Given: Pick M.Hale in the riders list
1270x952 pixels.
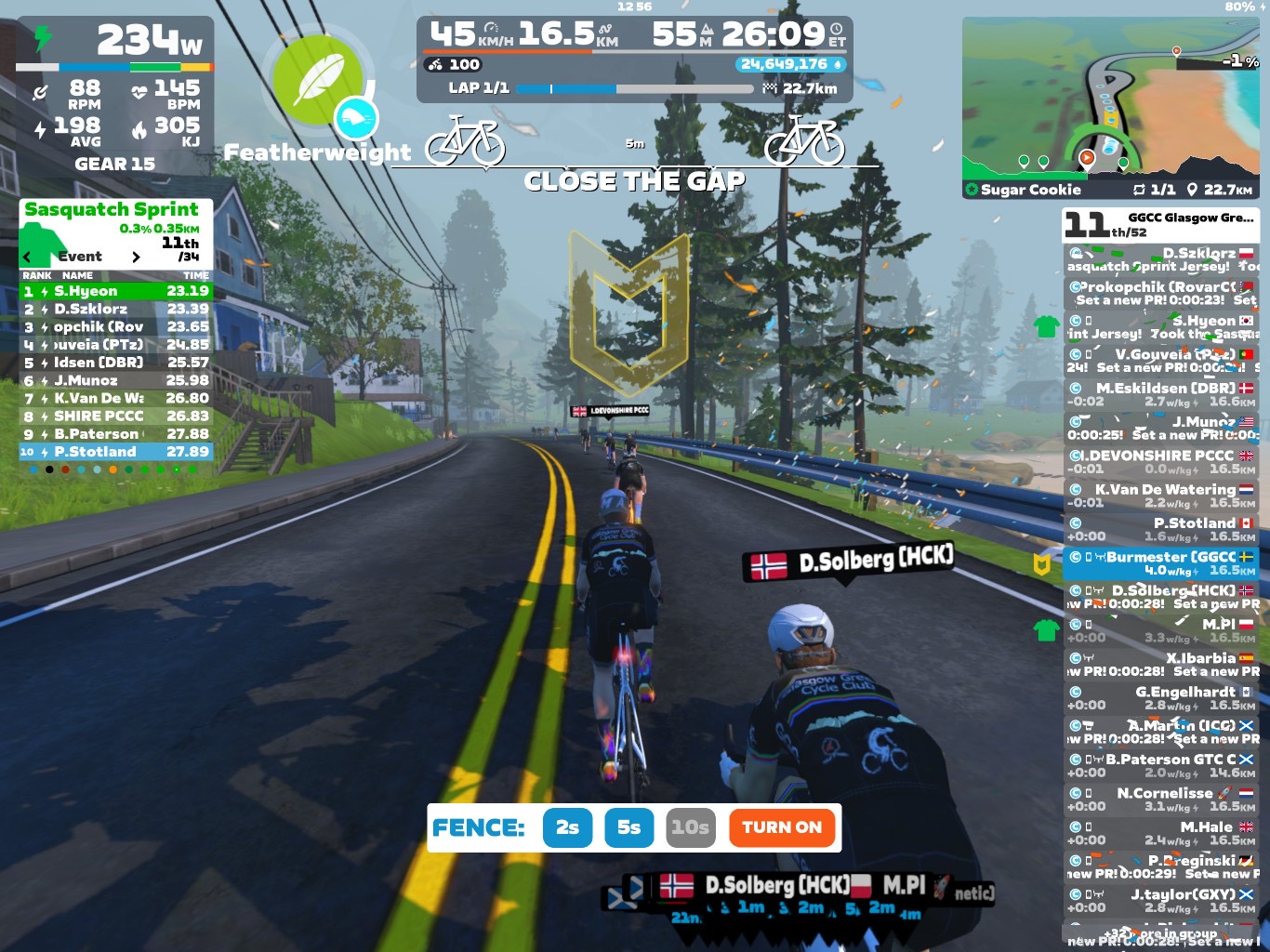Looking at the screenshot, I should click(x=1160, y=833).
